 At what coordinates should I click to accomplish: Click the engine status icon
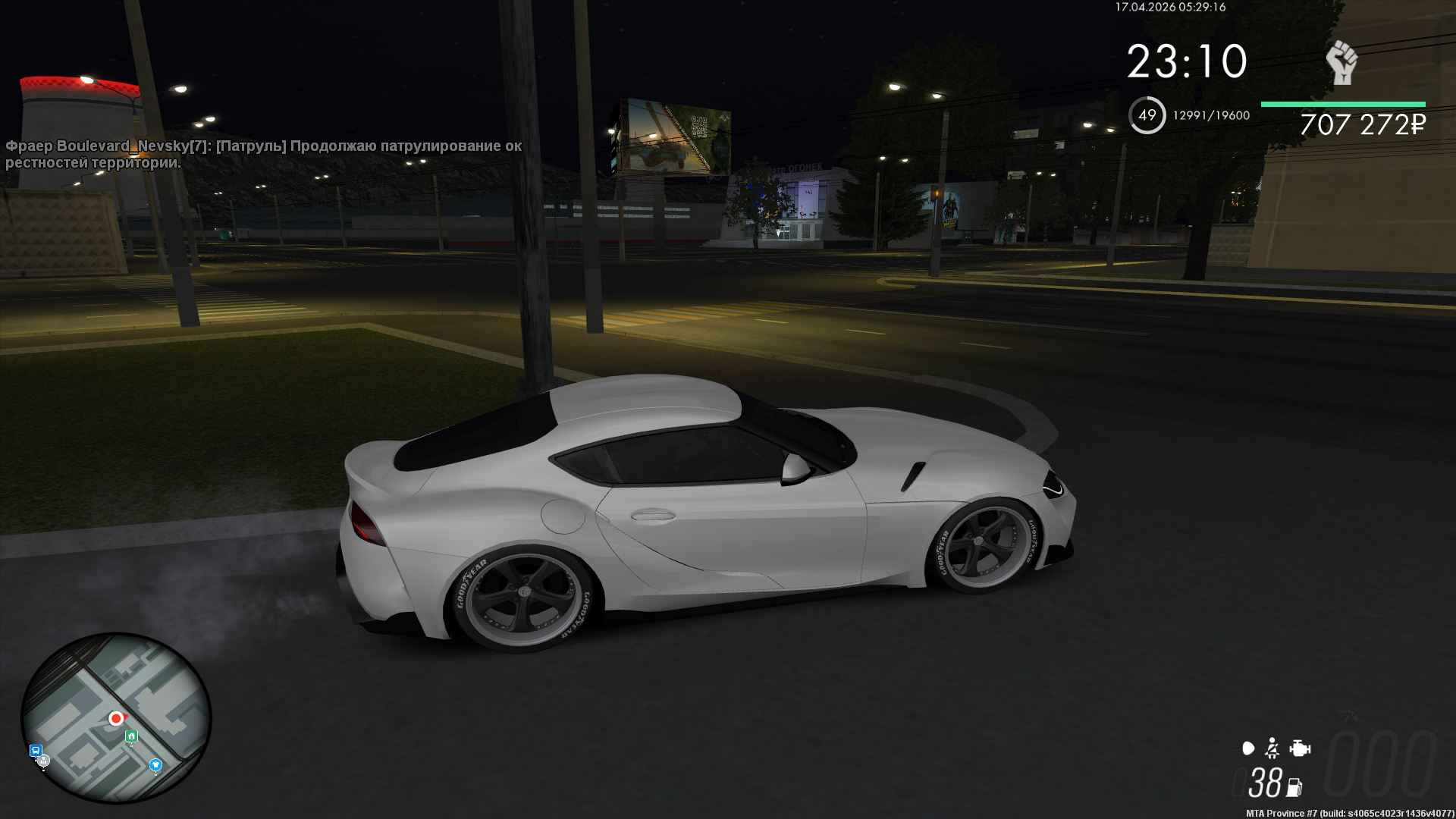click(1300, 749)
